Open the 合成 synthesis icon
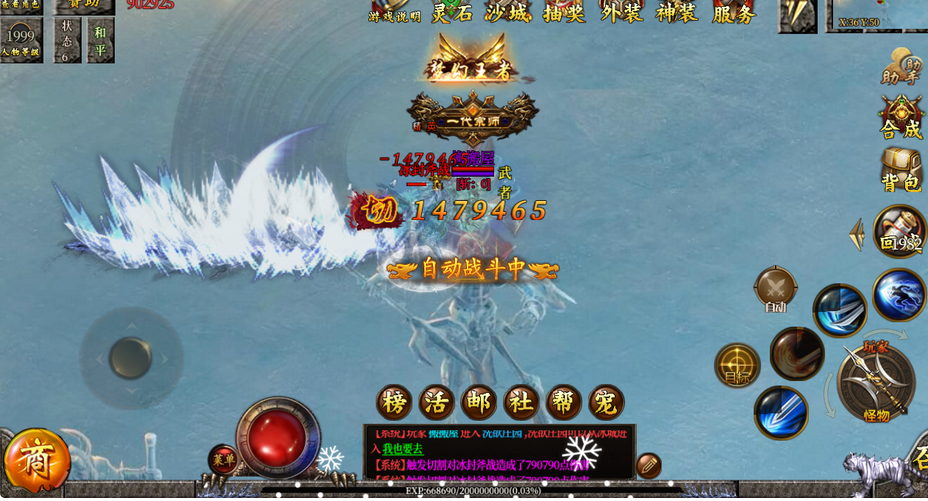The width and height of the screenshot is (928, 501). (900, 117)
